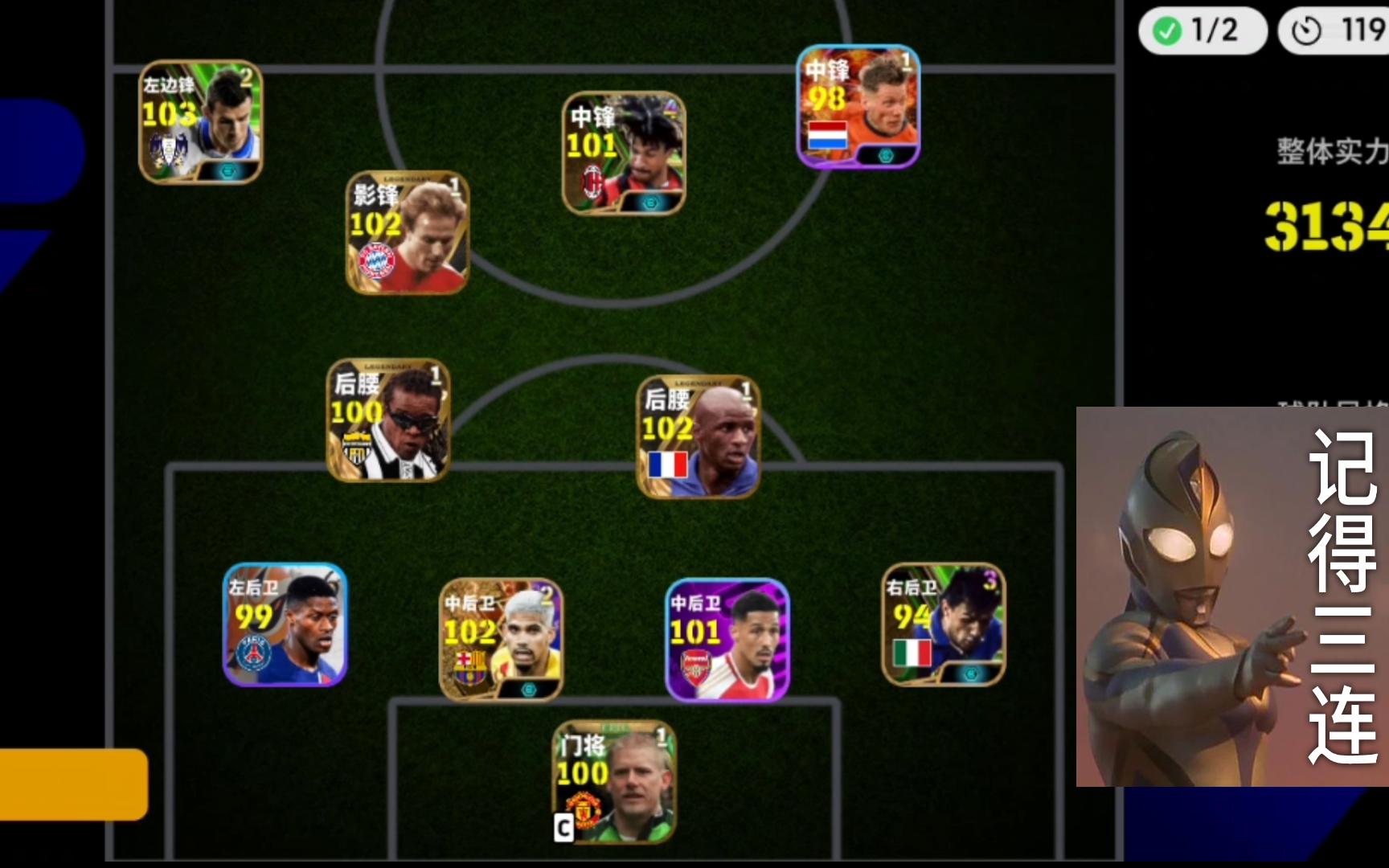1389x868 pixels.
Task: Pick the 101-rated AC Milan centre forward
Action: [x=624, y=154]
